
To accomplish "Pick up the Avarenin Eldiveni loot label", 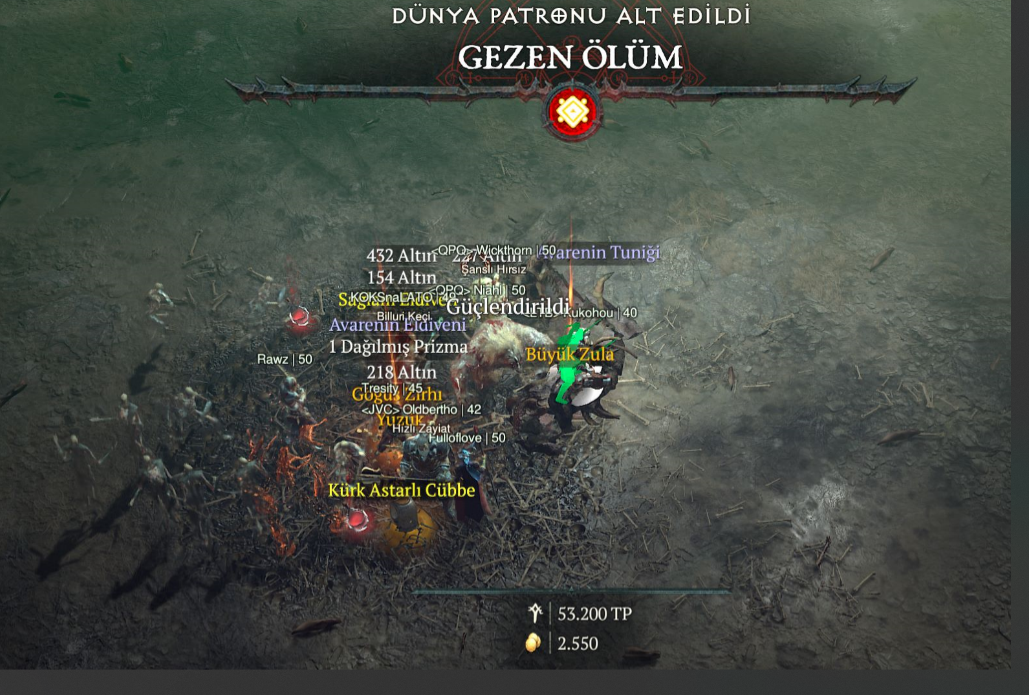I will pyautogui.click(x=397, y=325).
